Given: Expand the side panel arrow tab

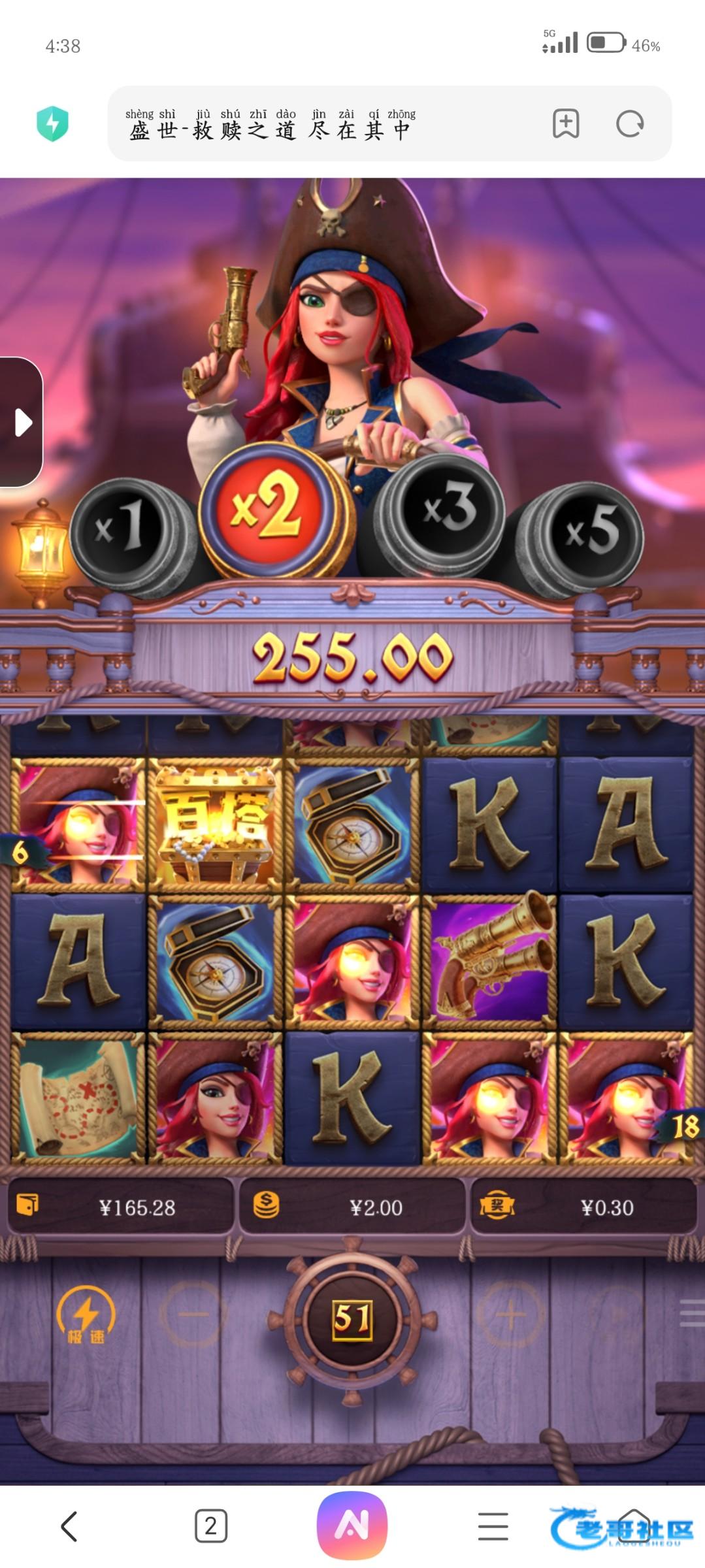Looking at the screenshot, I should click(22, 423).
